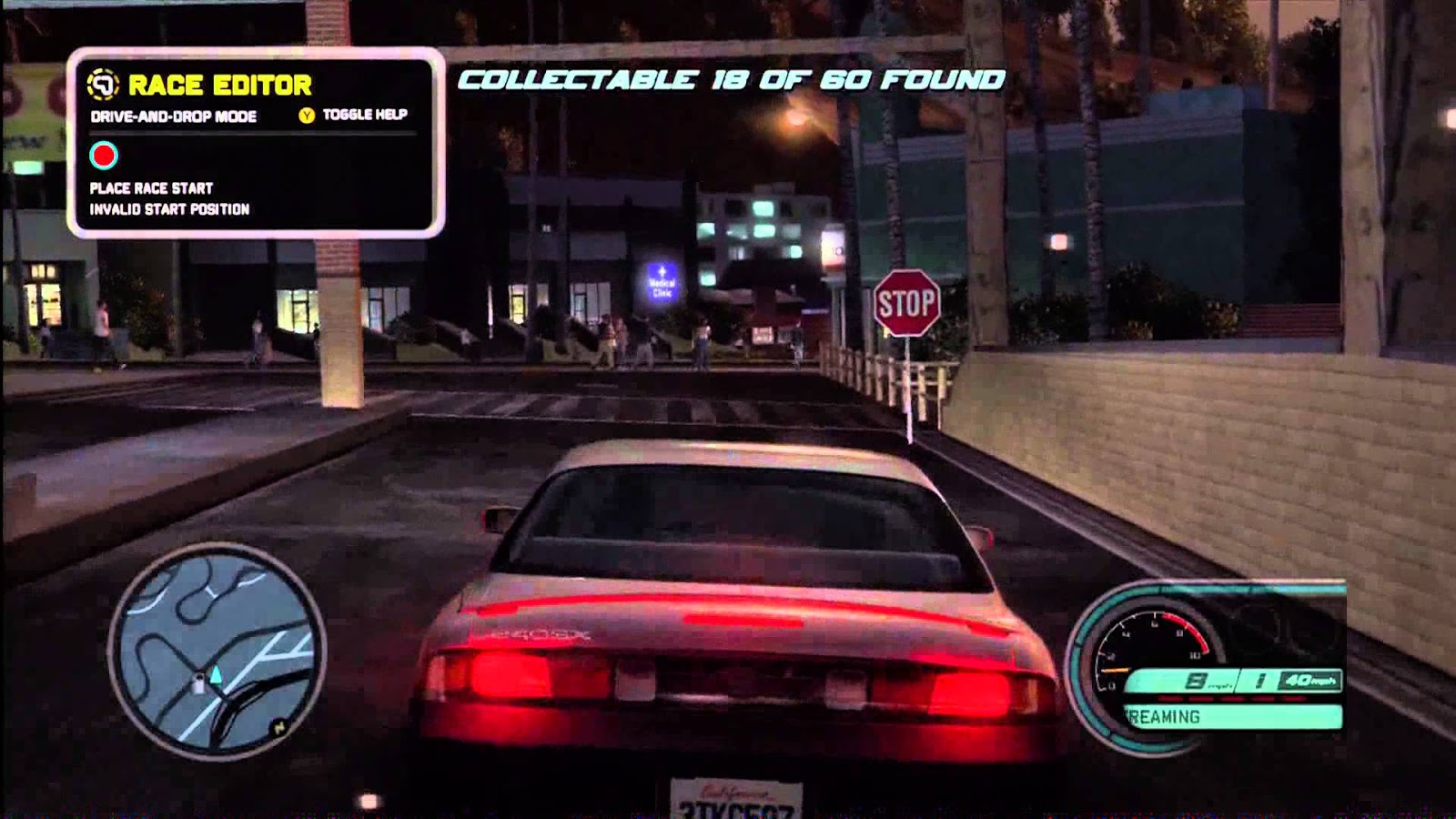Expand the compass rose on the minimap
The width and height of the screenshot is (1456, 819).
tap(278, 726)
